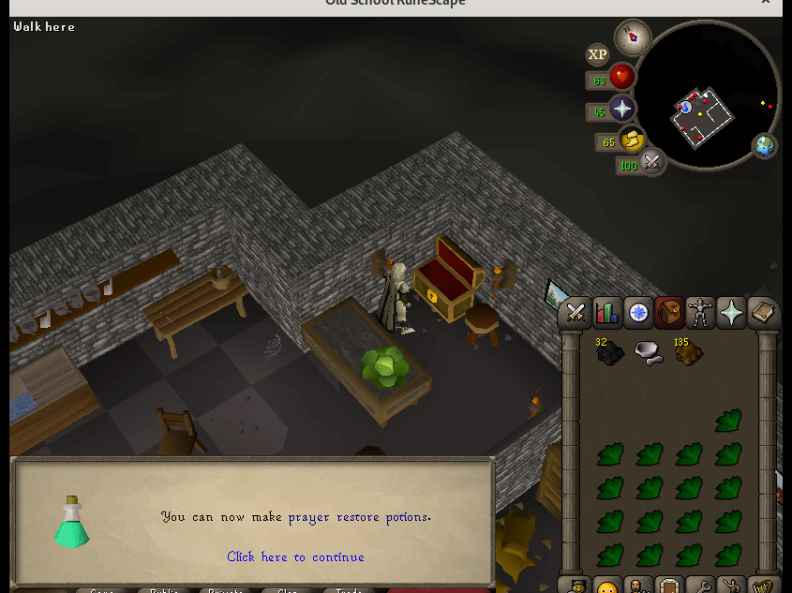Open the world map globe icon
This screenshot has width=792, height=593.
[765, 146]
